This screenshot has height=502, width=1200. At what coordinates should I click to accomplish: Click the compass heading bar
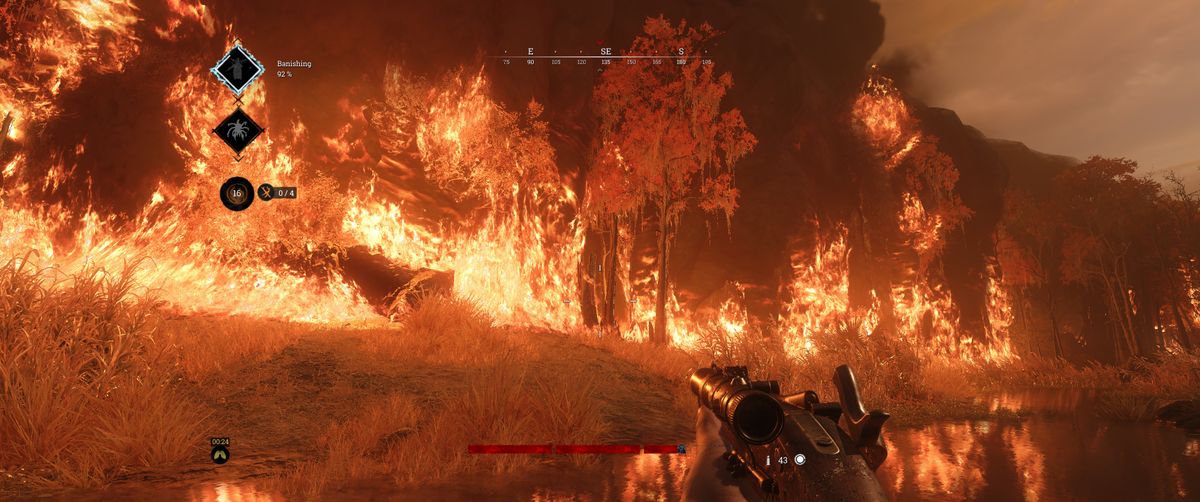coord(606,56)
